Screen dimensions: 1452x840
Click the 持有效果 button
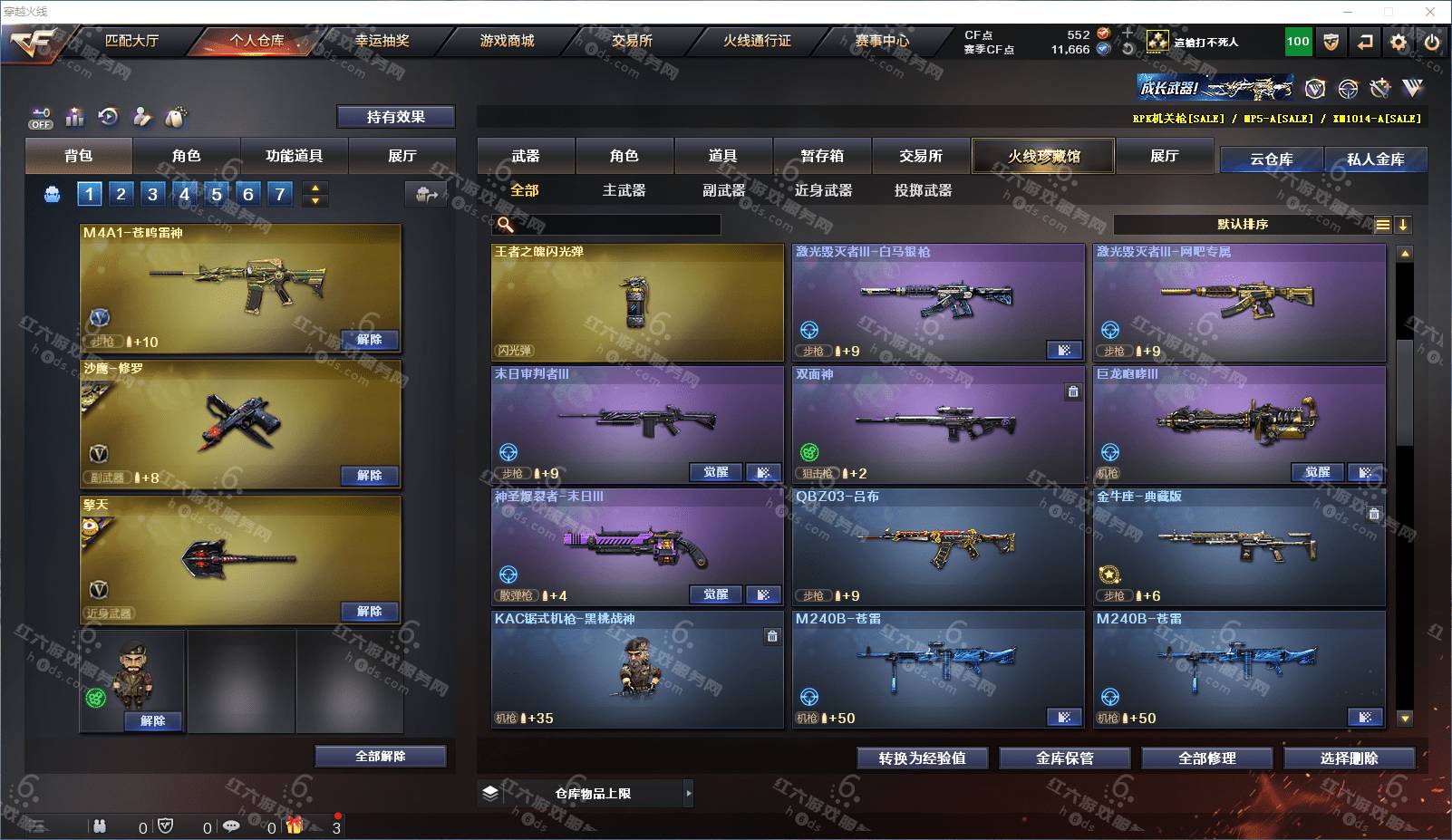click(395, 117)
